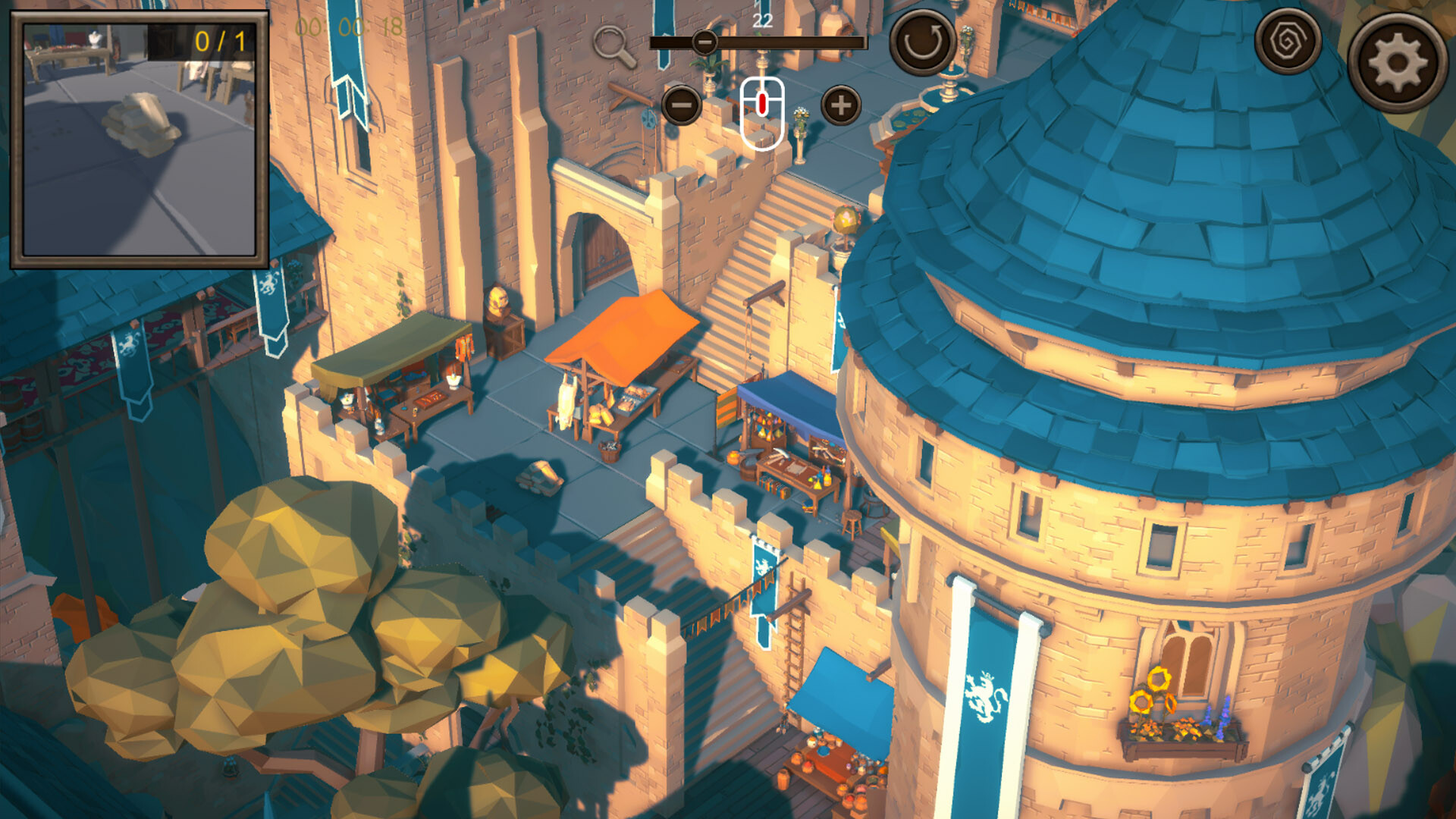Click the lion banner on the tower

tap(986, 698)
